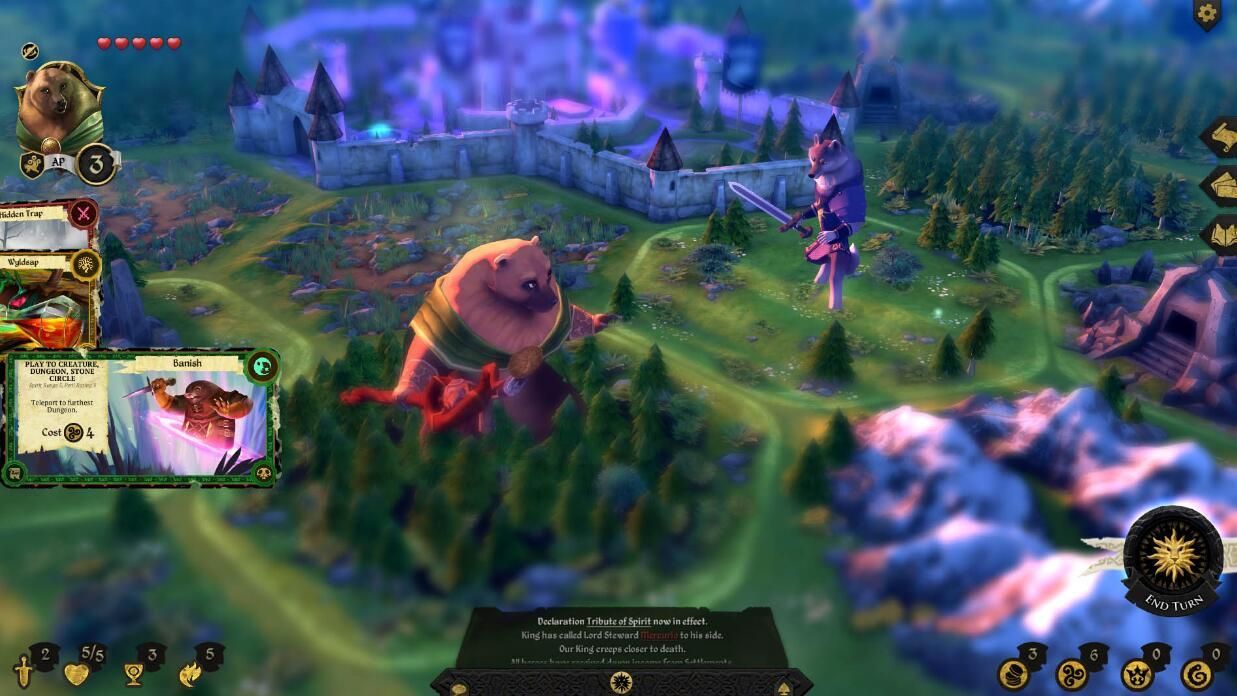This screenshot has height=696, width=1237.
Task: Open settings with the gear icon
Action: point(1207,14)
